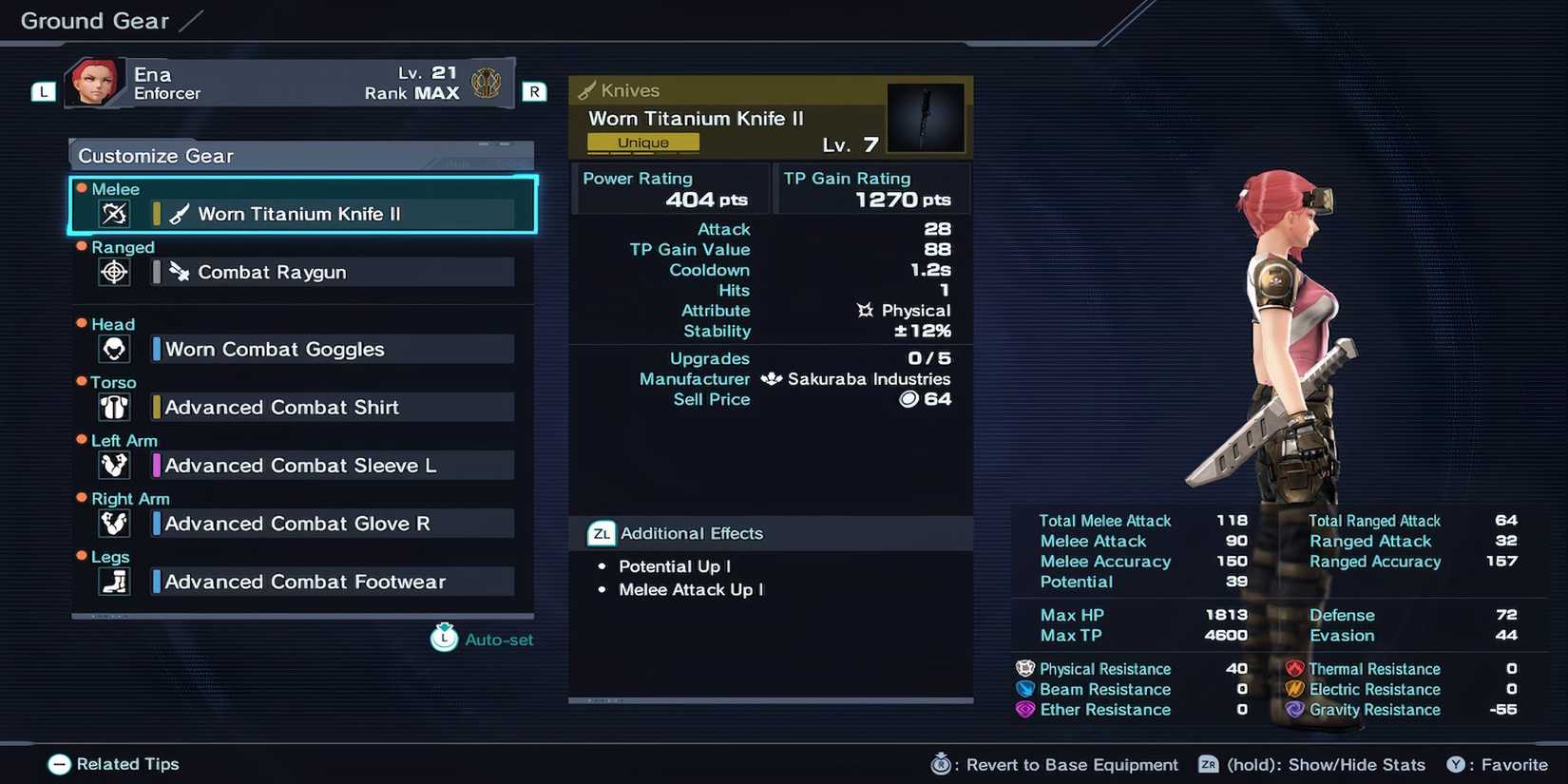1568x784 pixels.
Task: Click the Worn Titanium Knife II weapon thumbnail
Action: [926, 117]
